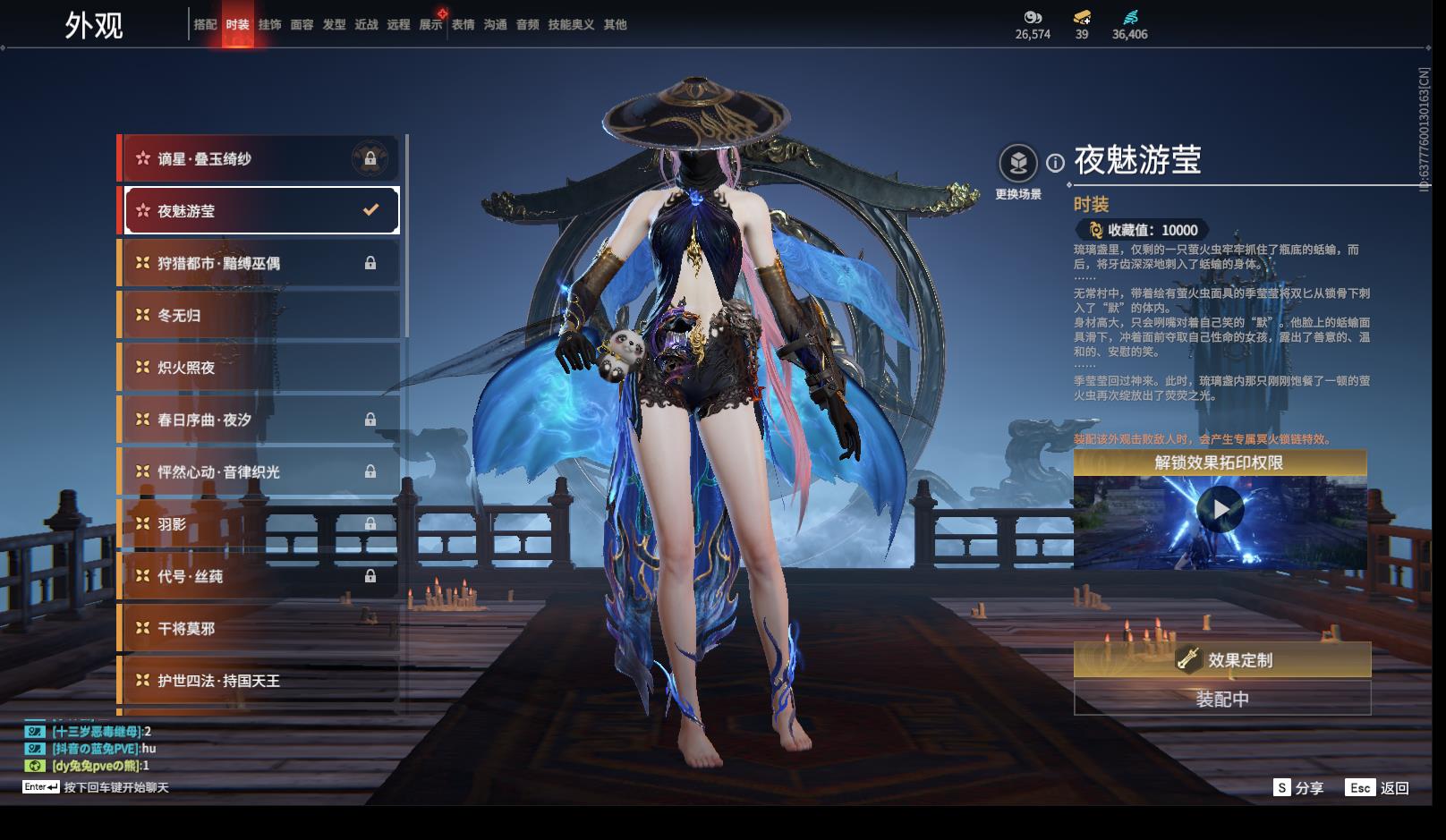Open the 效果定制 customization button
The height and width of the screenshot is (840, 1446).
coord(1221,660)
